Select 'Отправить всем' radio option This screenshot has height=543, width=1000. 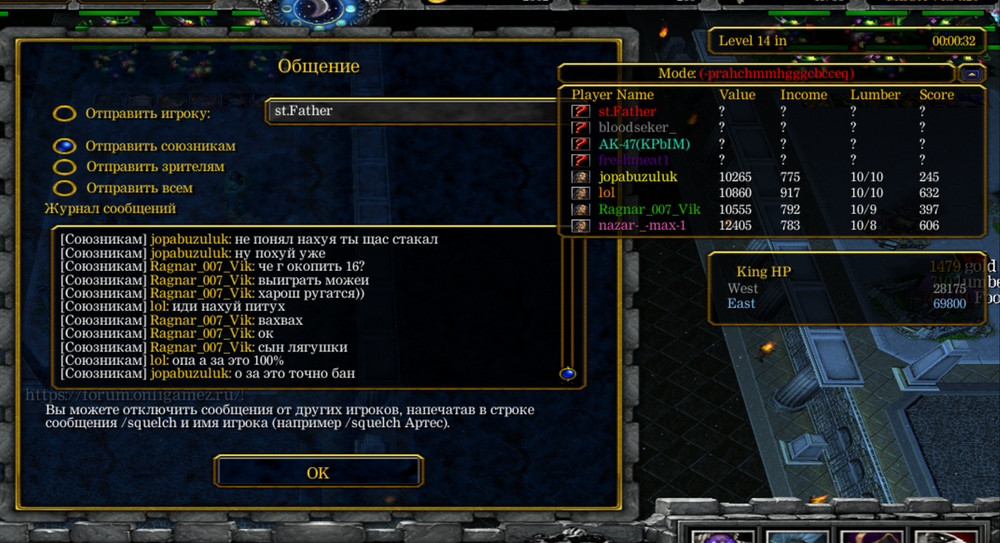point(65,188)
